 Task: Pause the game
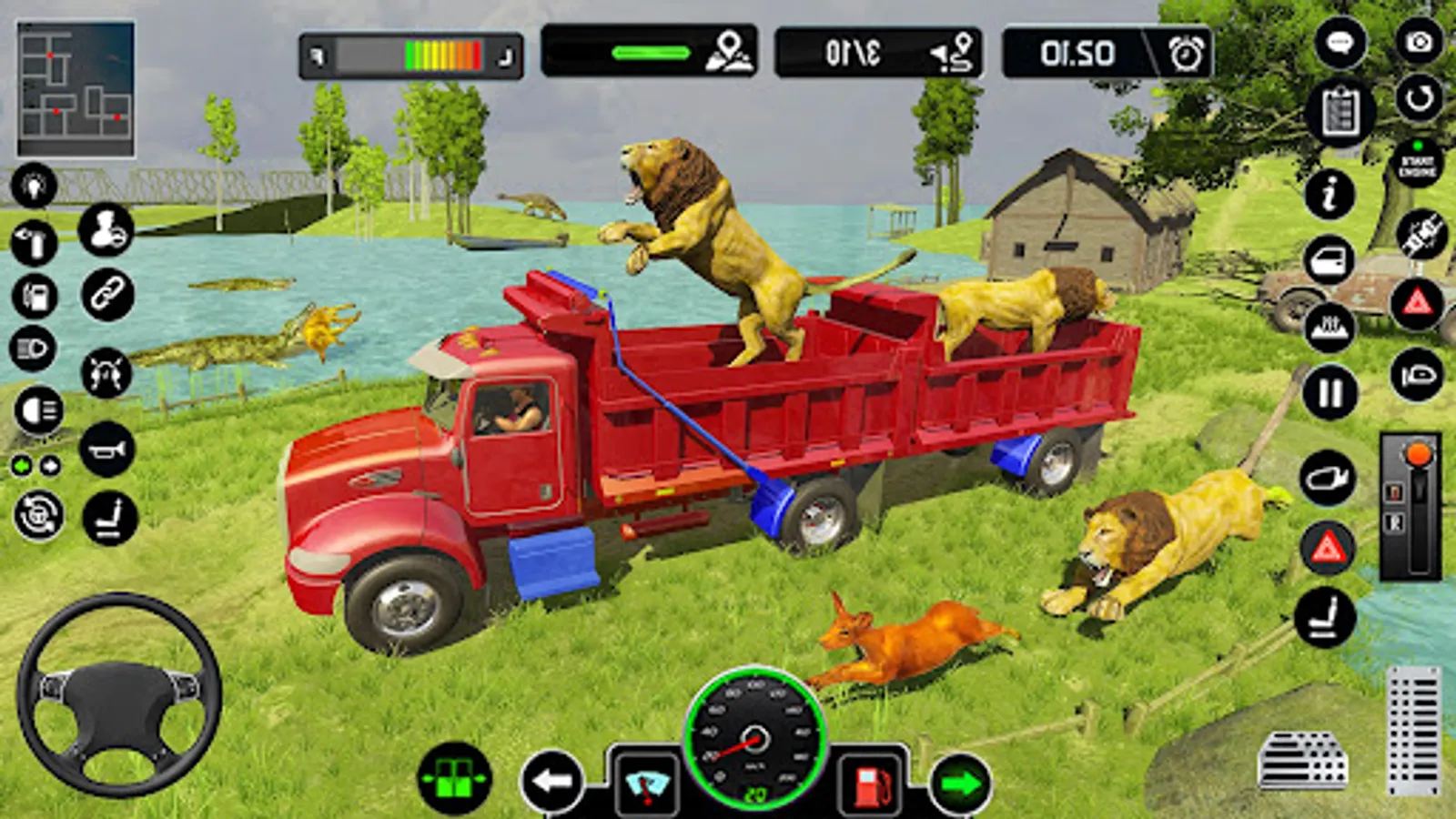(x=1330, y=393)
